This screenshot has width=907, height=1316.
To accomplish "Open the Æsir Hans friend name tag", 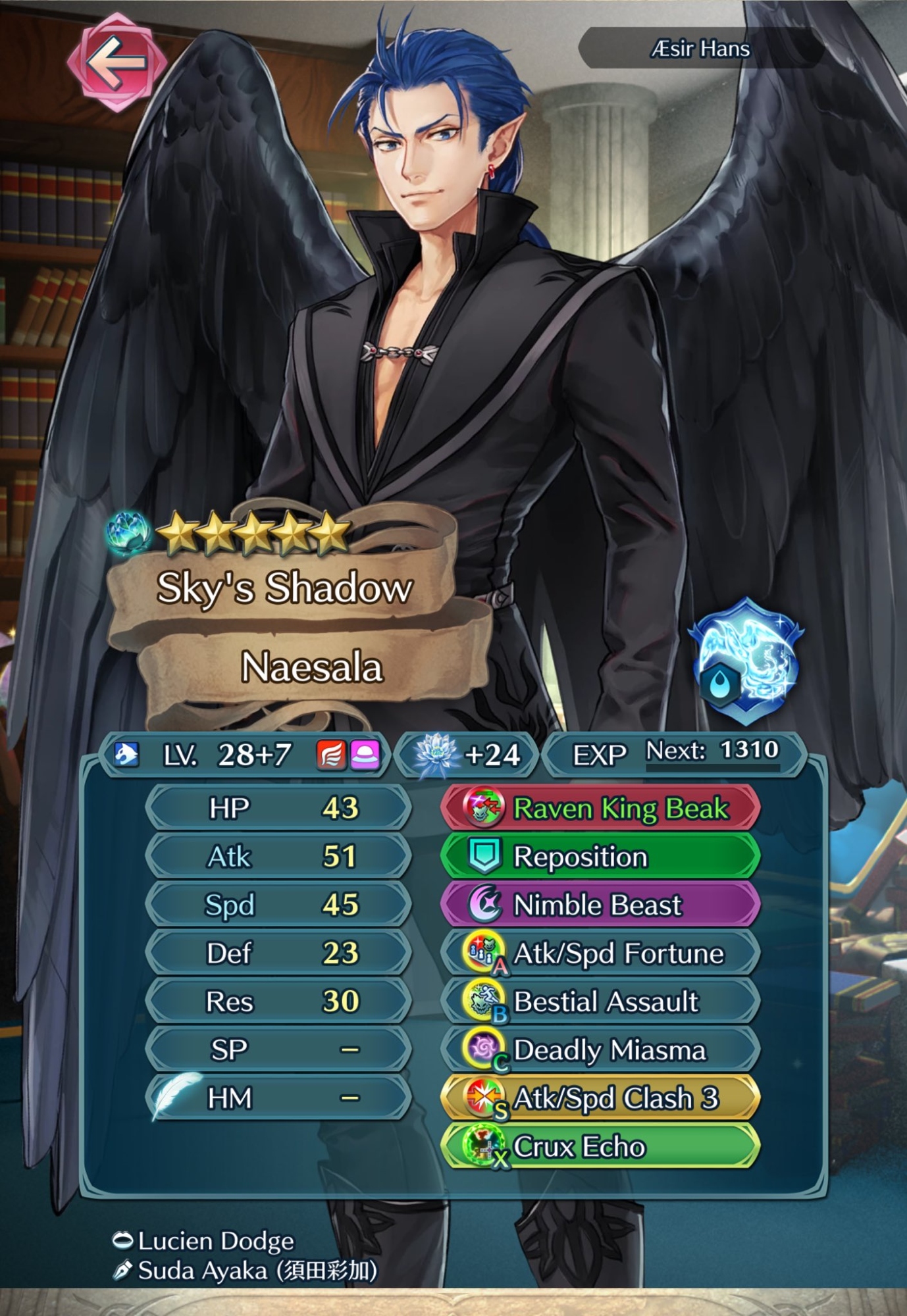I will click(700, 49).
